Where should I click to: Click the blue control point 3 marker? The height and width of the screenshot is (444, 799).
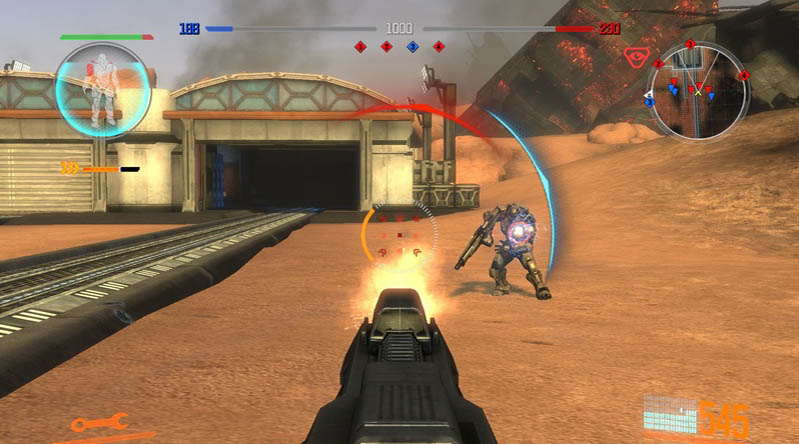(x=412, y=46)
